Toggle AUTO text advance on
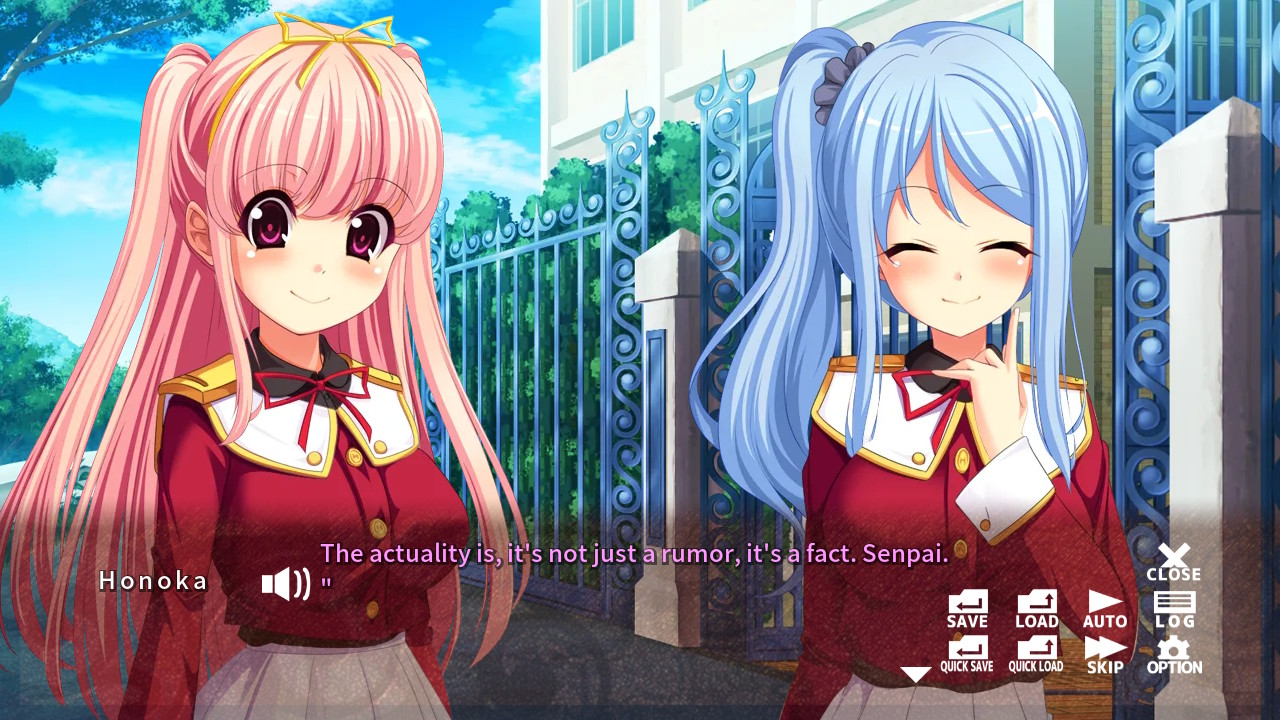1280x720 pixels. coord(1103,608)
